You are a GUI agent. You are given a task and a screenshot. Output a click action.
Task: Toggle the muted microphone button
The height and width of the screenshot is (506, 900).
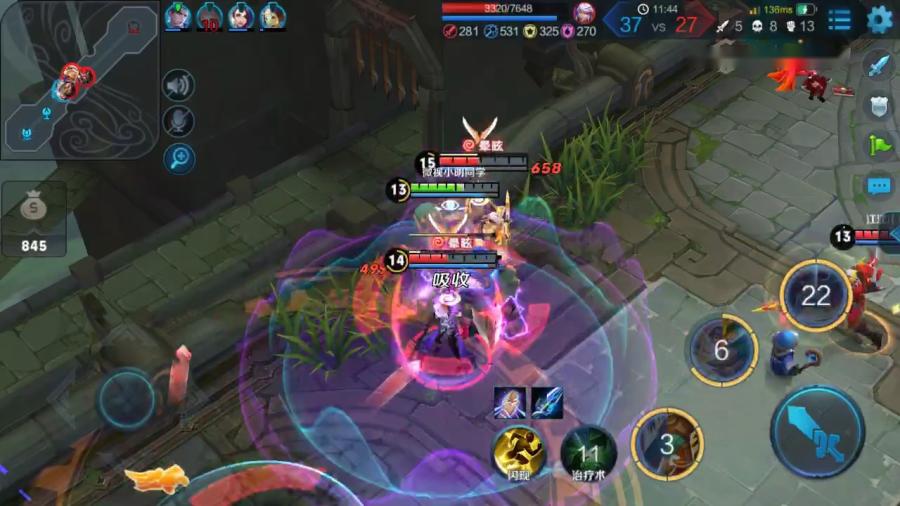(178, 121)
